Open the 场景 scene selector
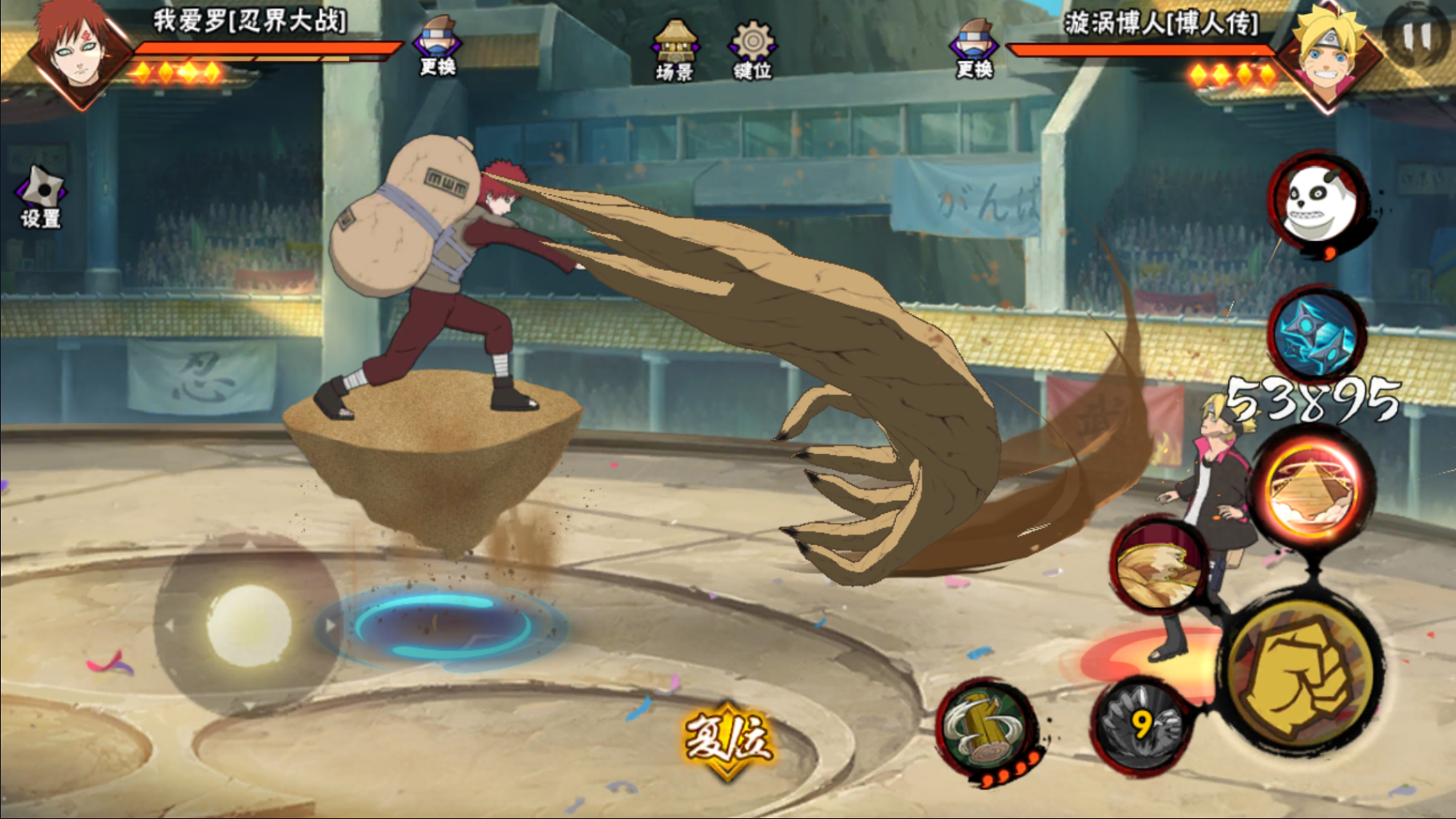 (674, 50)
